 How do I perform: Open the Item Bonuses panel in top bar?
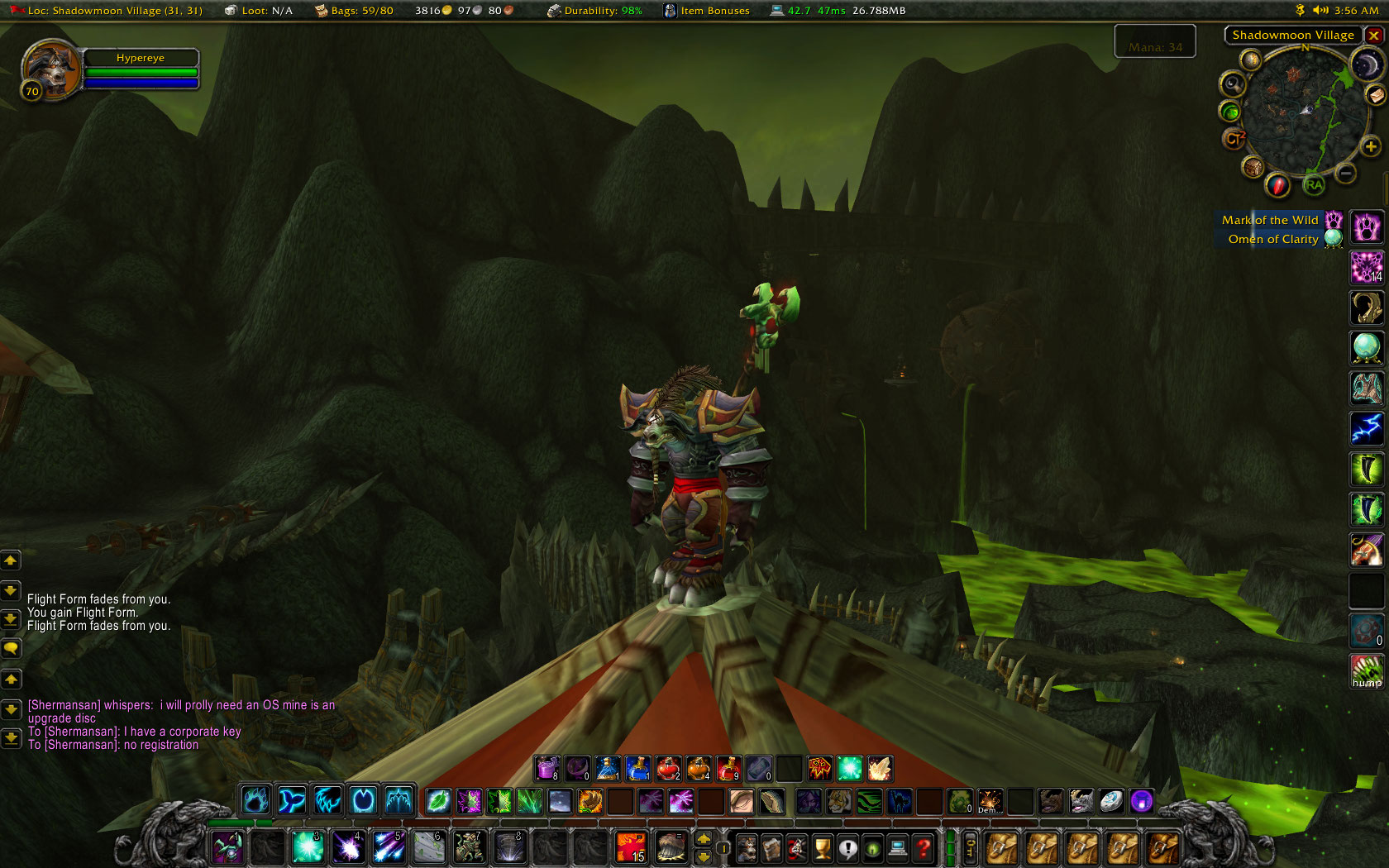tap(707, 11)
